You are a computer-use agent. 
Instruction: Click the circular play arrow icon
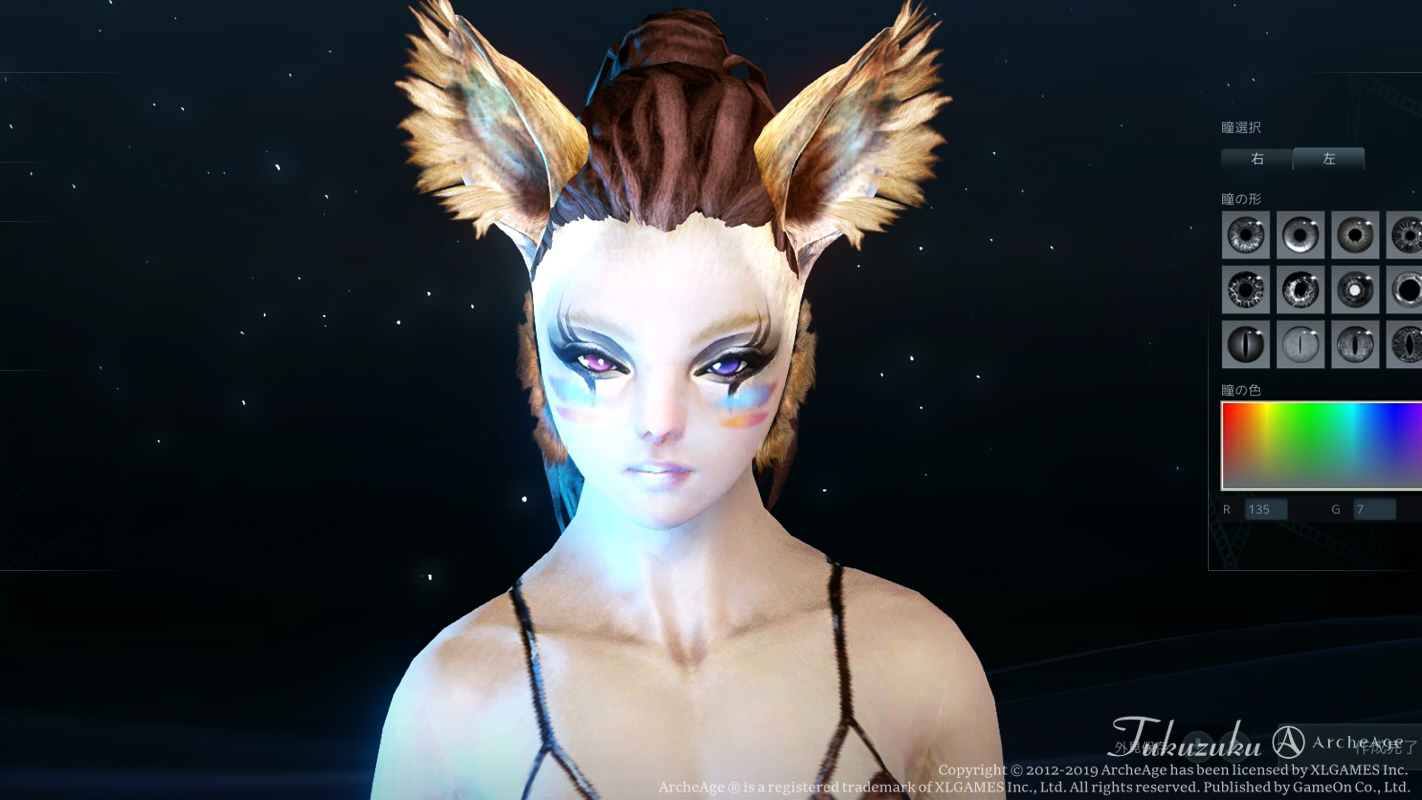coord(1238,746)
